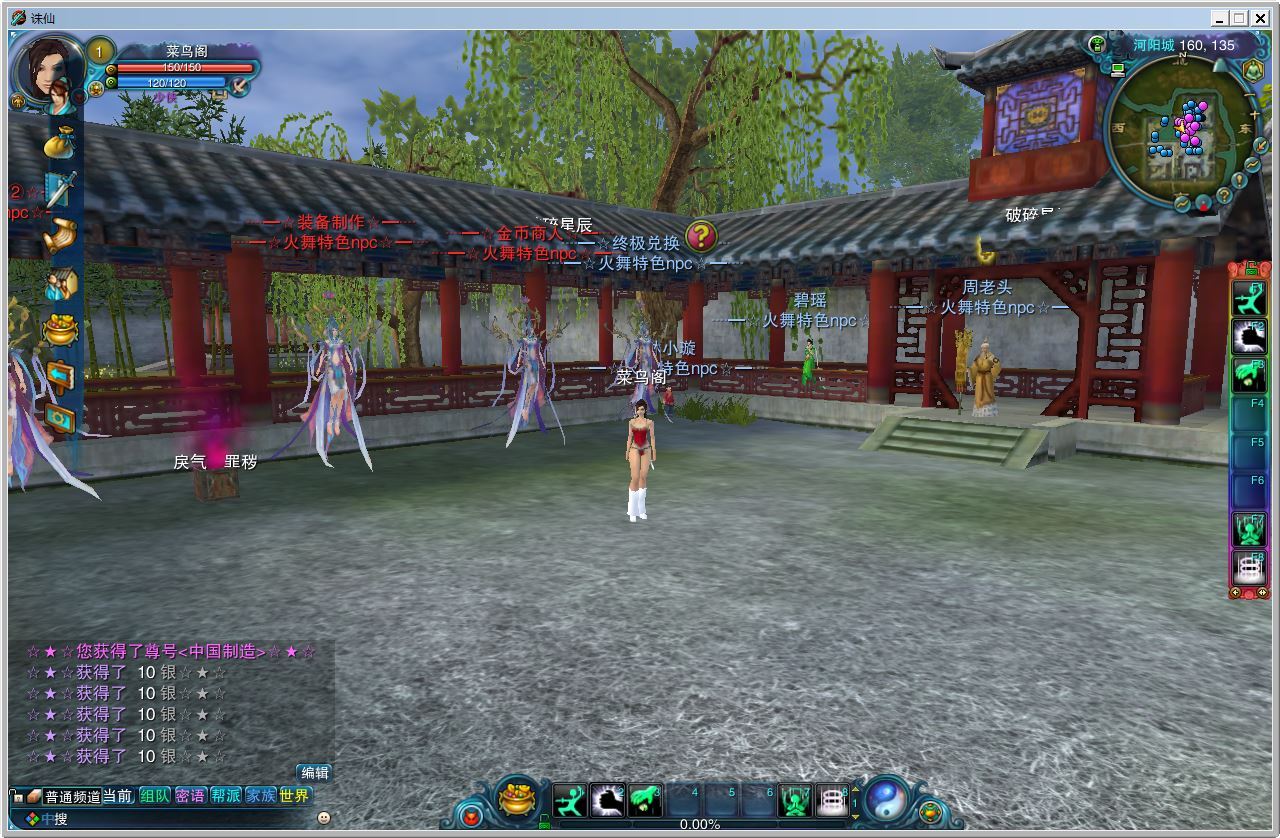1280x838 pixels.
Task: Click the question mark button under minimap
Action: tap(1222, 195)
